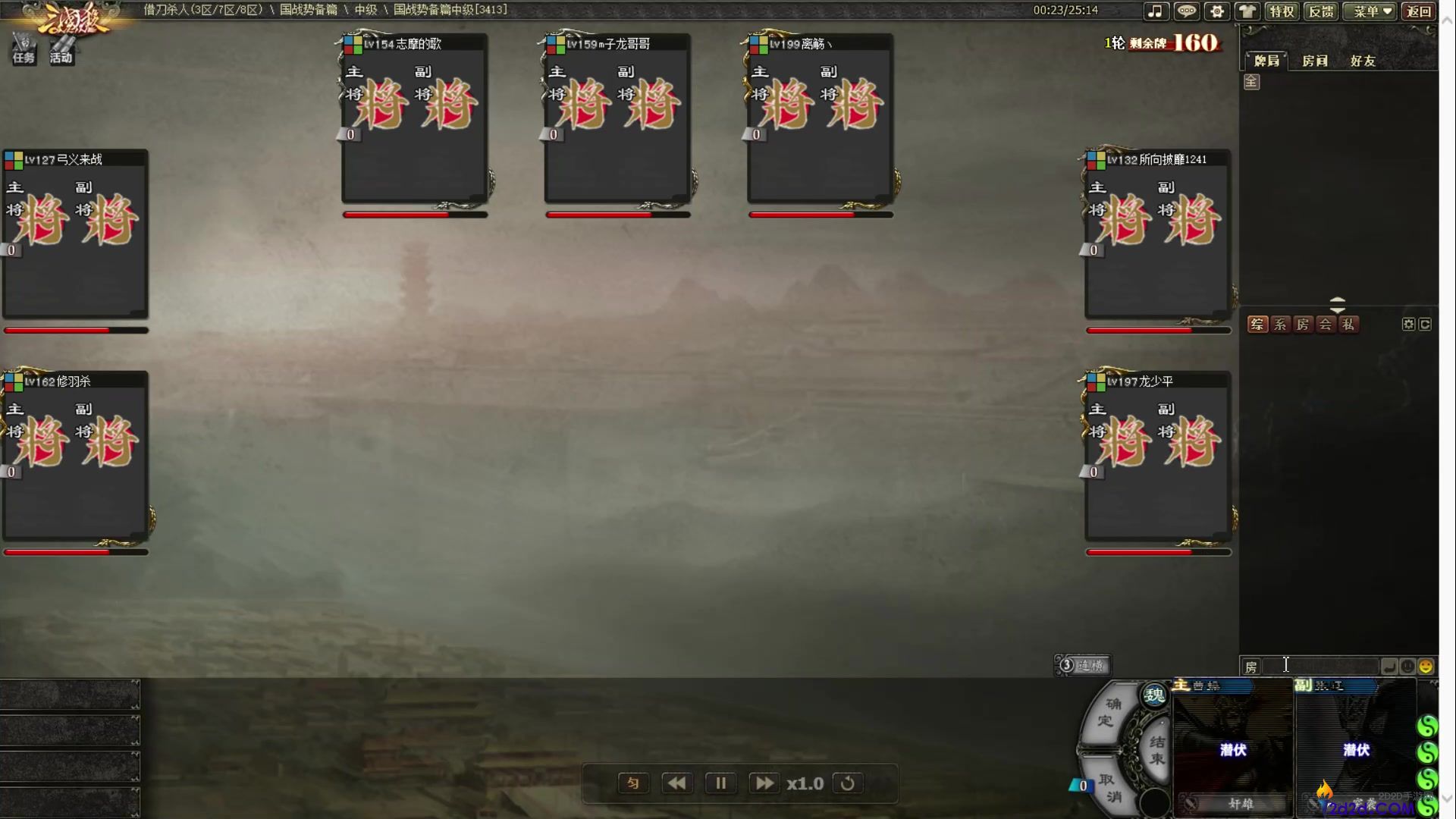The image size is (1456, 819).
Task: Click the 取消 cancel button
Action: tap(1110, 789)
